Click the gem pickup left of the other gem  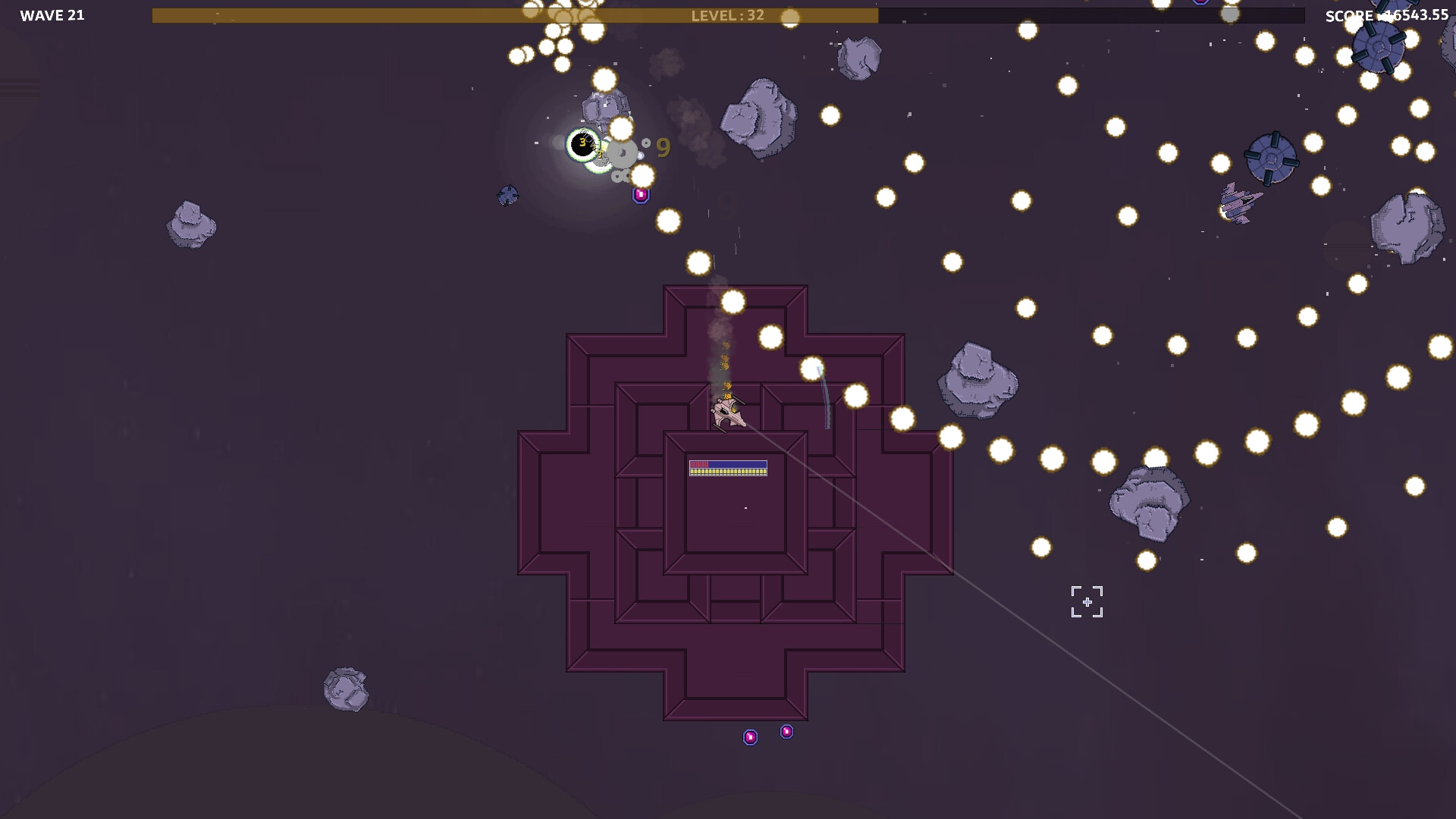click(x=750, y=736)
